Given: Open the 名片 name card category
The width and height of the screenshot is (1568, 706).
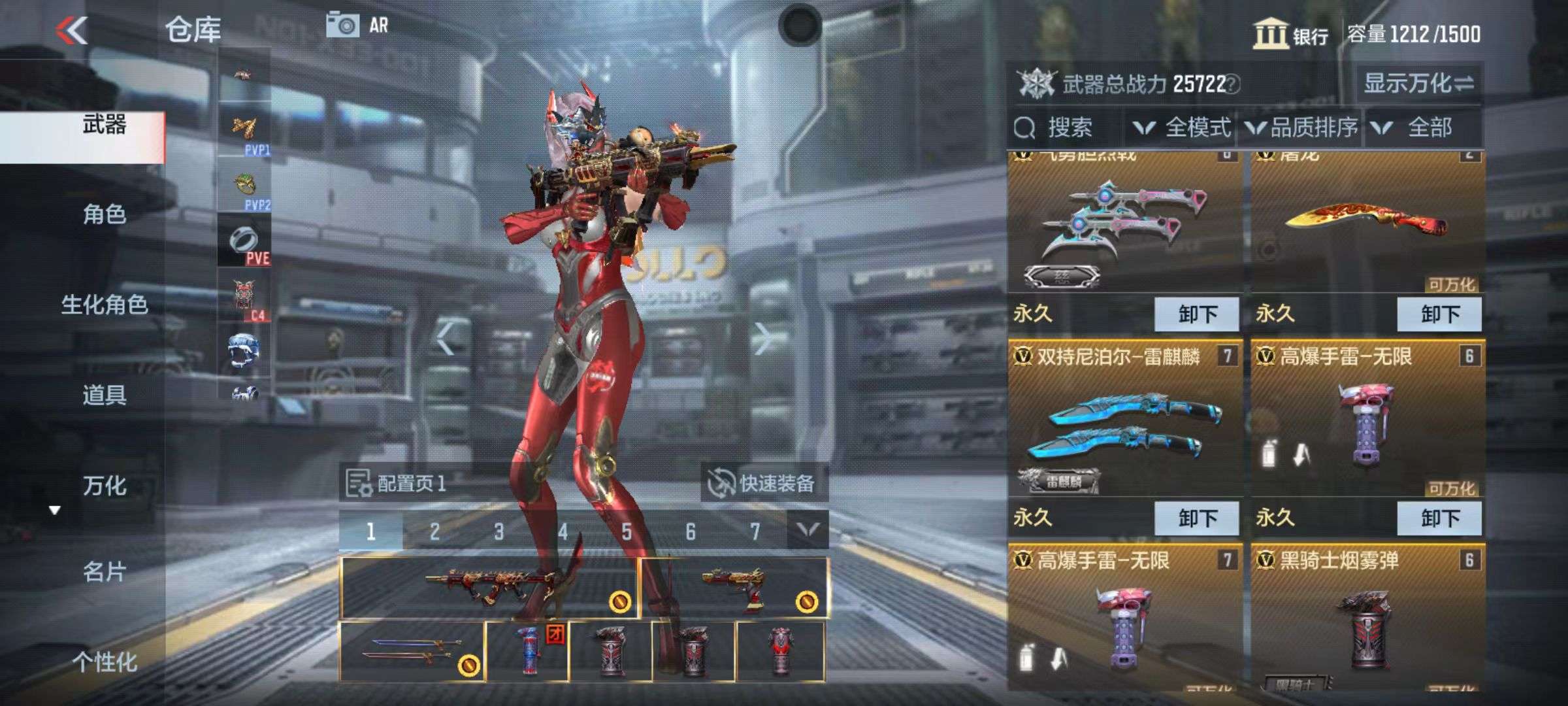Looking at the screenshot, I should pos(104,572).
